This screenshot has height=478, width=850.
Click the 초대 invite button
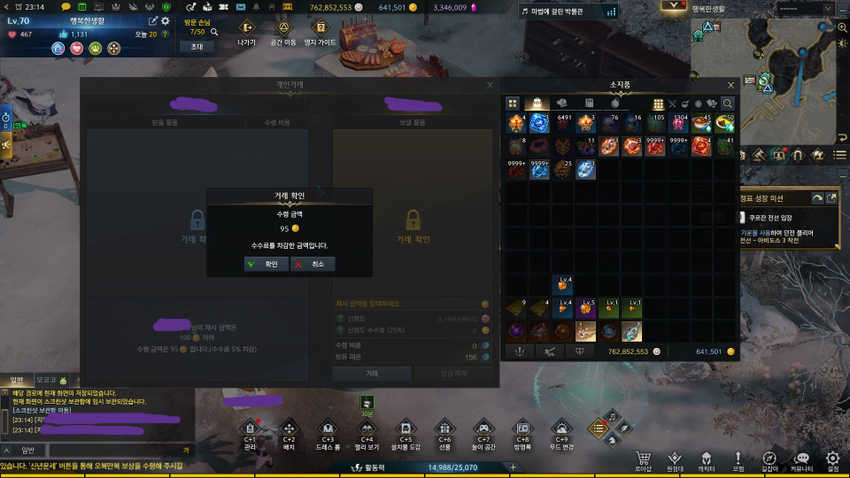196,47
